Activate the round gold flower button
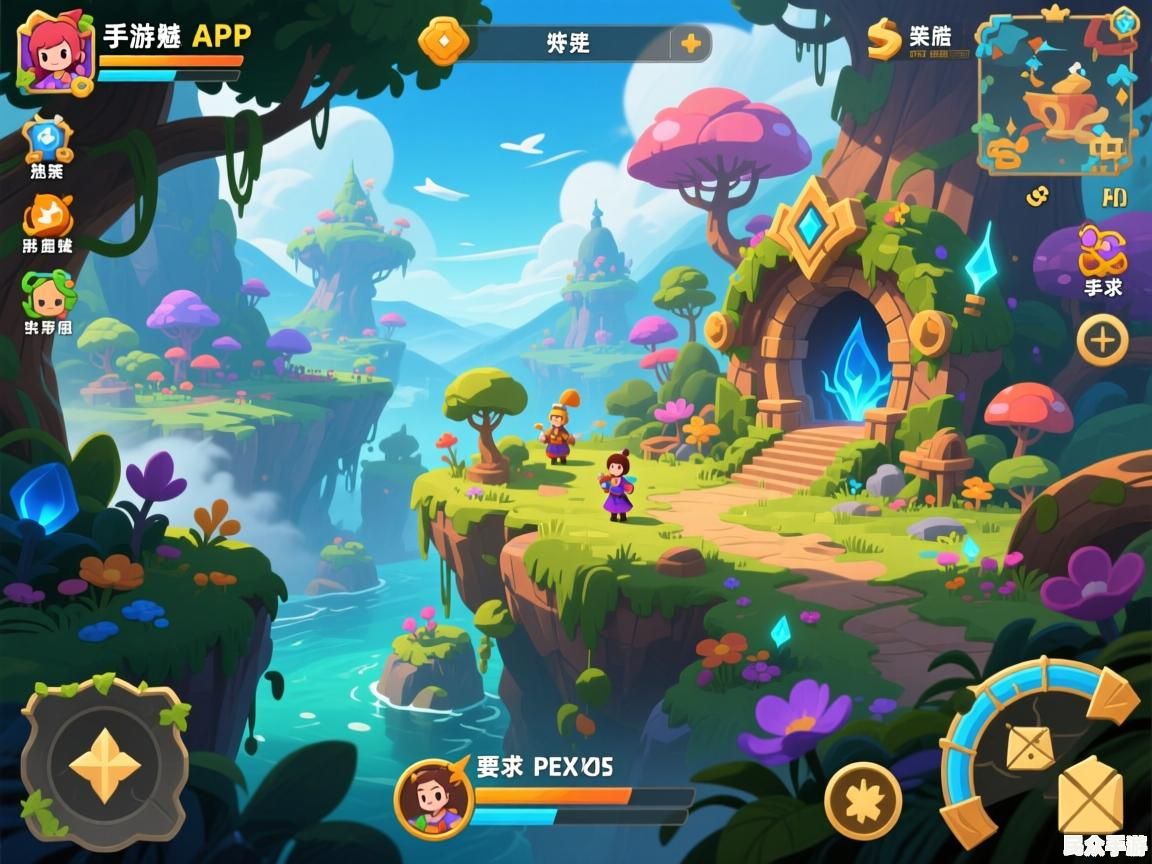 coord(862,800)
